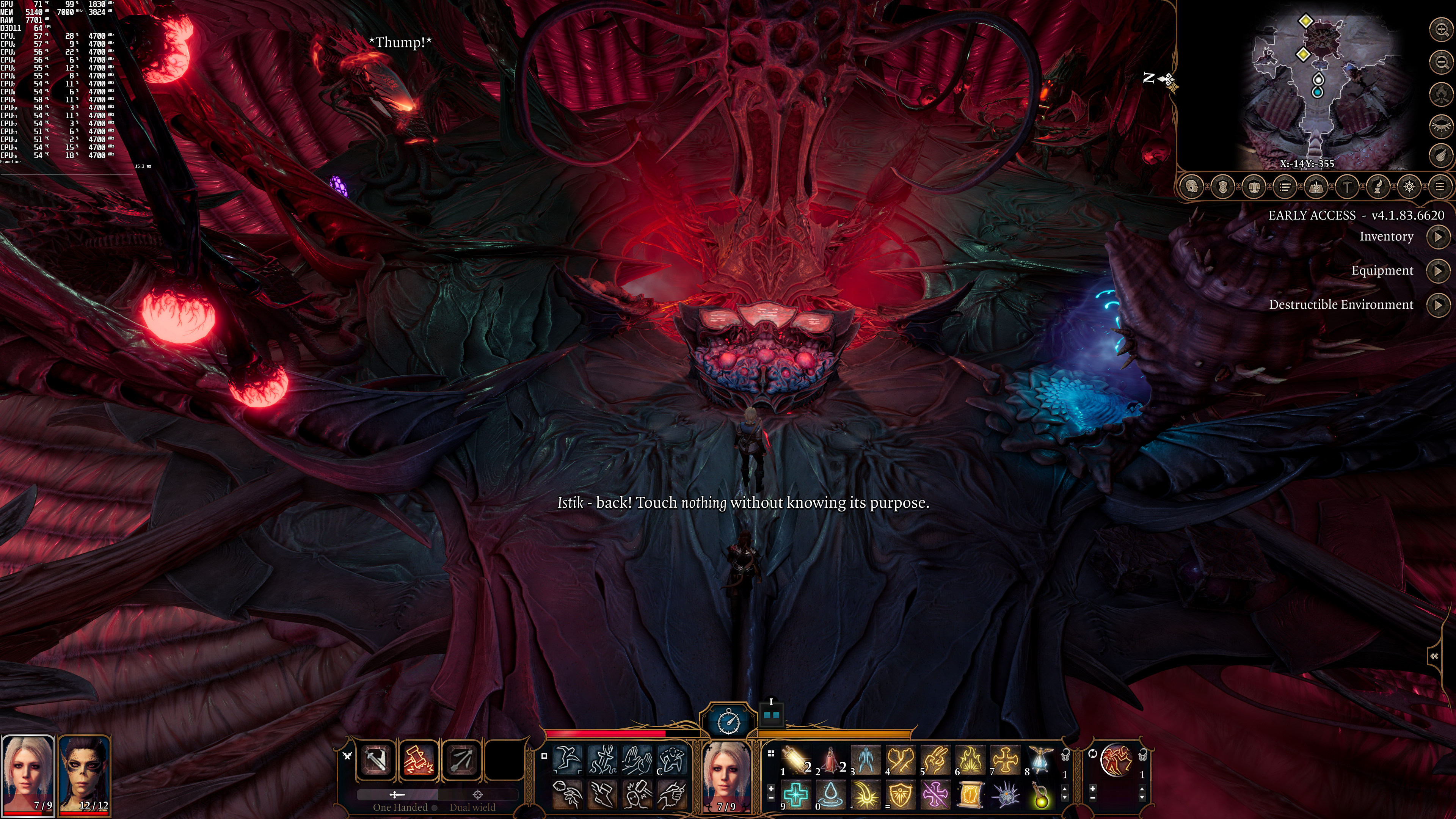The height and width of the screenshot is (819, 1456).
Task: Activate the teal cross healing spell
Action: tap(796, 795)
